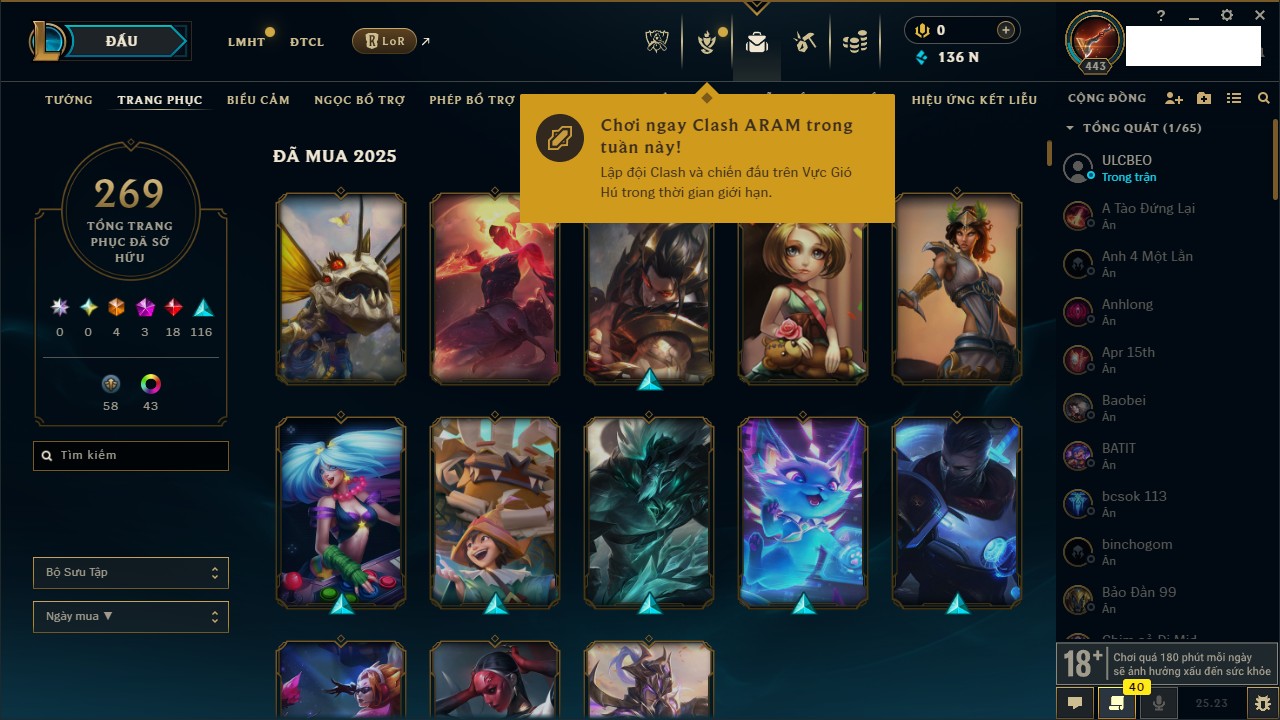Viewport: 1280px width, 720px height.
Task: Show the HIỆU ỨNG KẾT LIỄU tab
Action: [x=974, y=100]
